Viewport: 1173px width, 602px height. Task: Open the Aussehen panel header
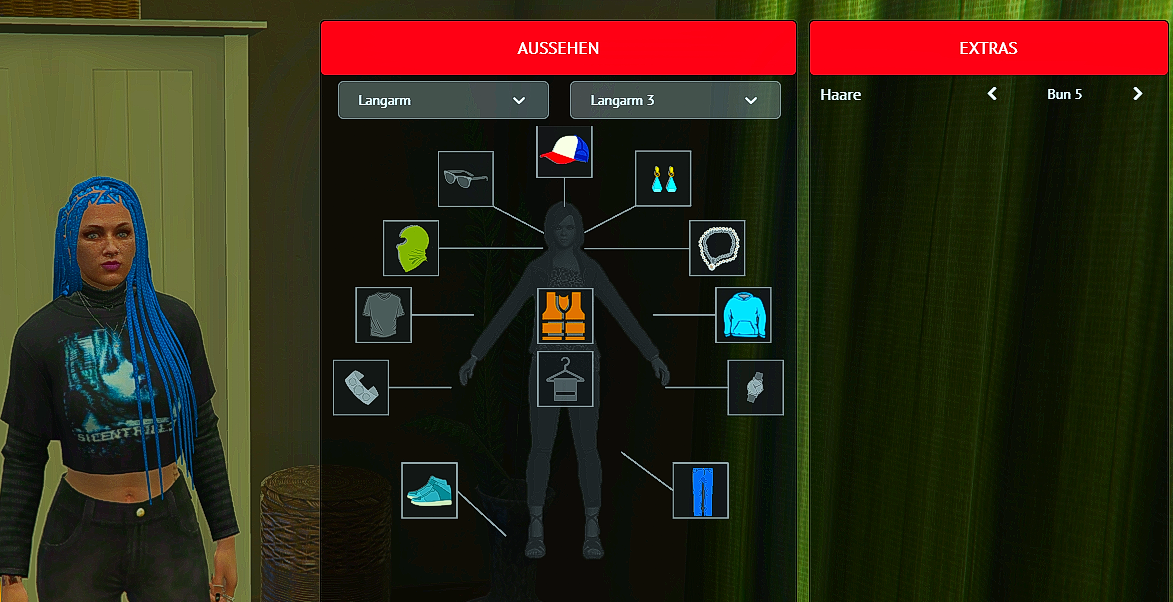tap(558, 48)
